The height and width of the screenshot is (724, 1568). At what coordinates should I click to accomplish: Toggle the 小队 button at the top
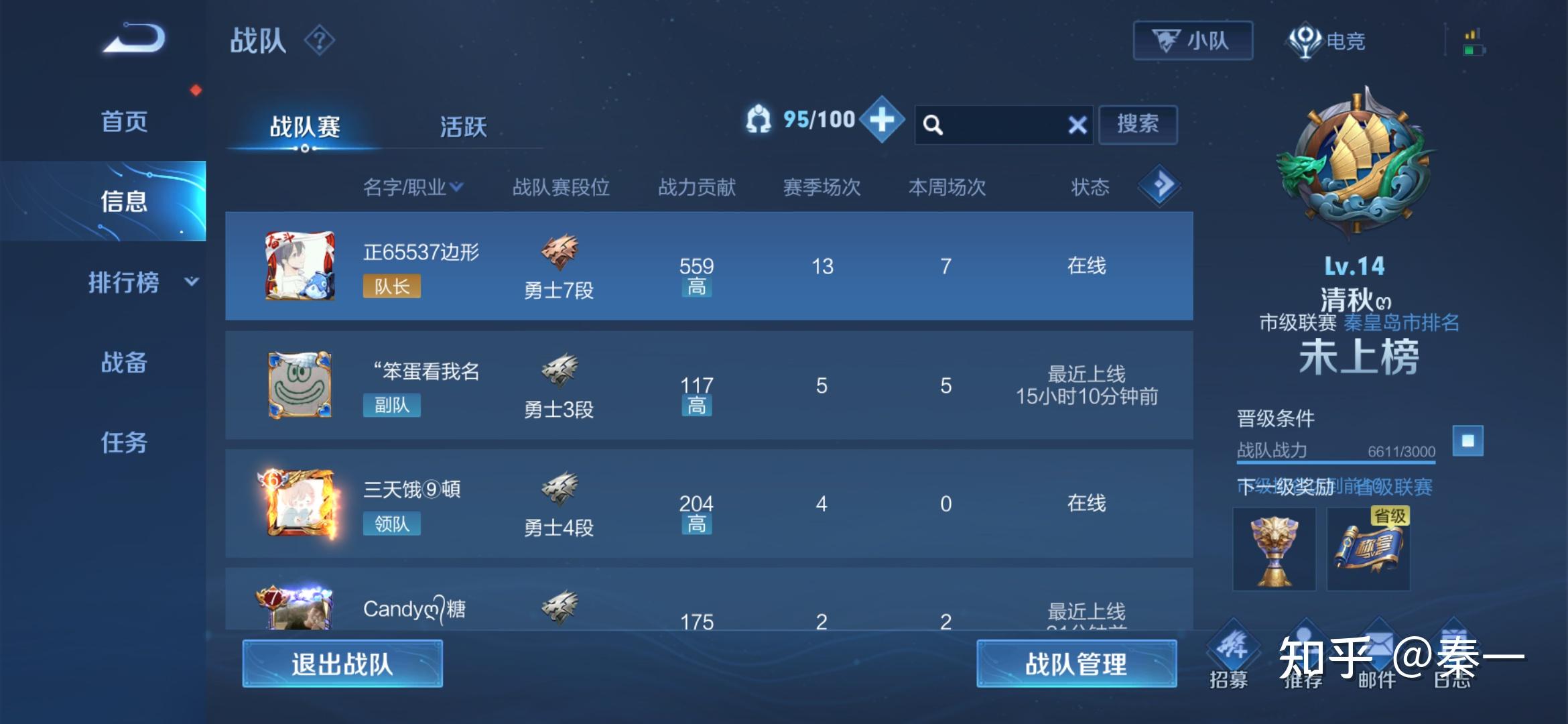tap(1193, 40)
